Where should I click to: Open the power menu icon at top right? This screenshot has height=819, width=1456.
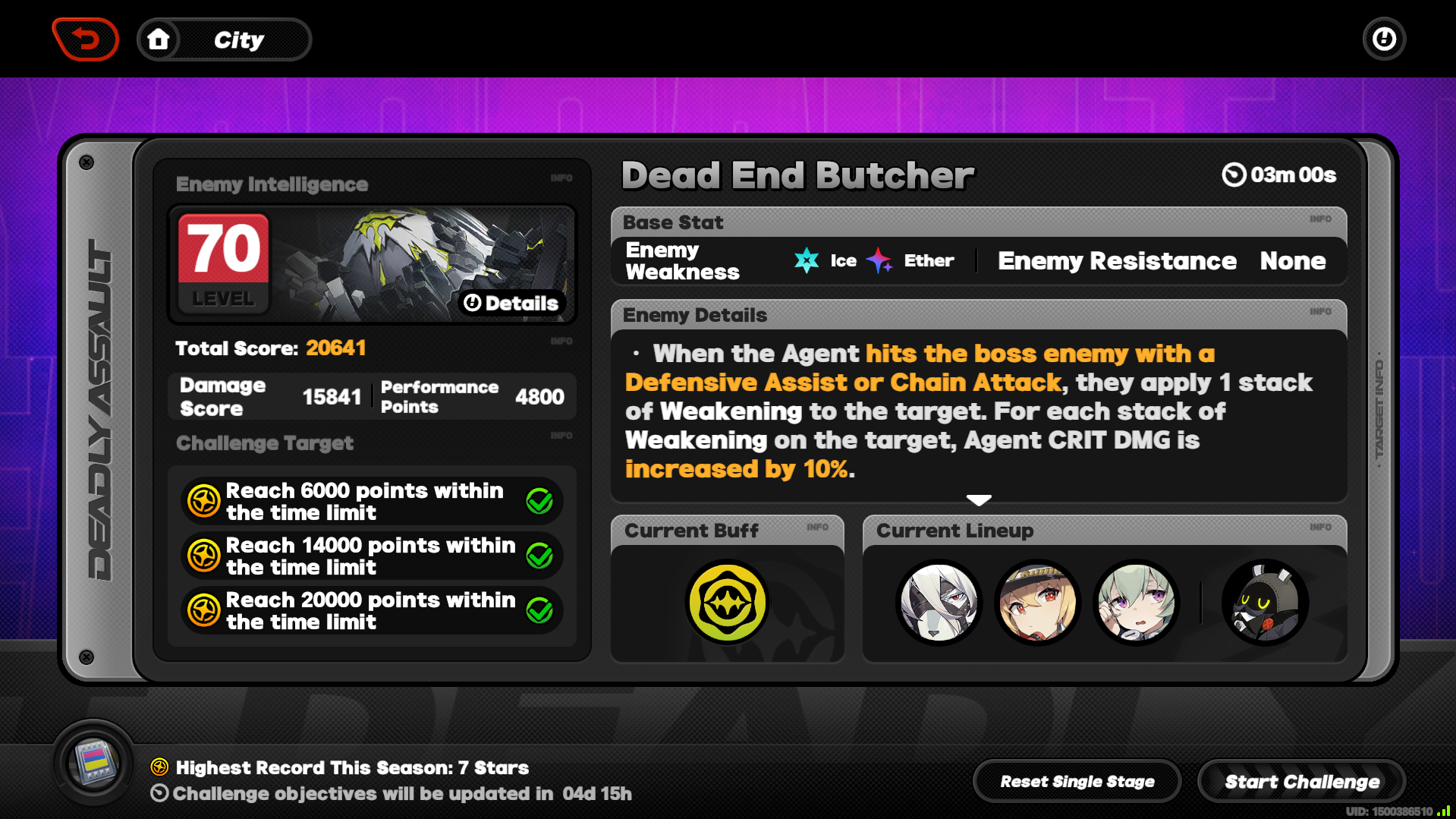[x=1383, y=39]
